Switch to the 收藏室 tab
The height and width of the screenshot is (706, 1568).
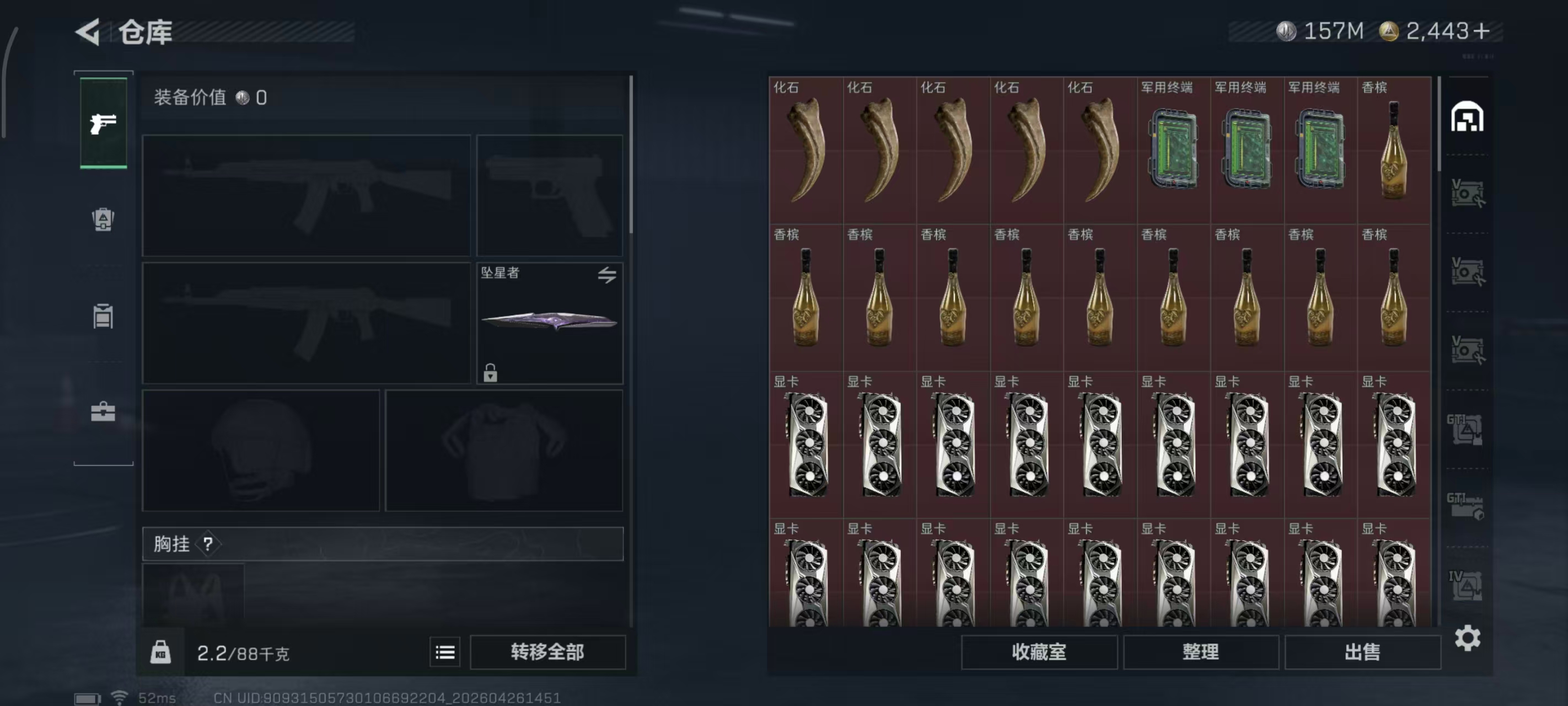coord(1039,652)
